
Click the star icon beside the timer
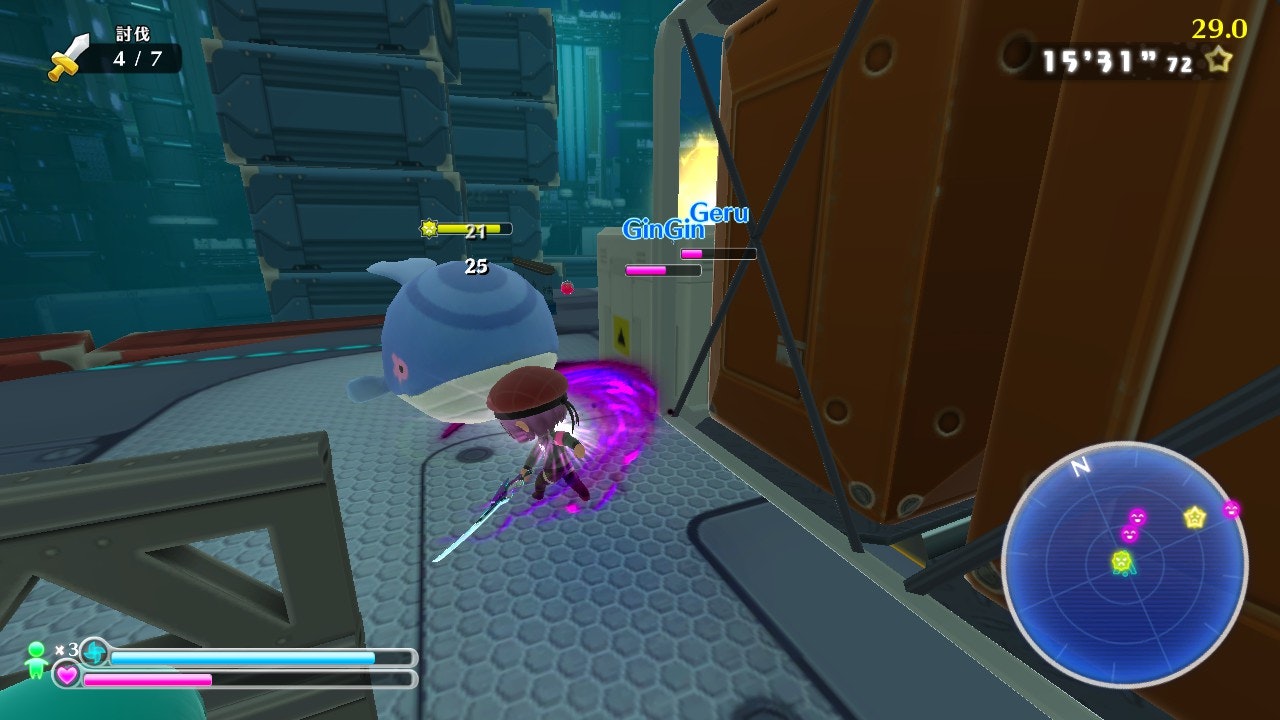(x=1218, y=60)
